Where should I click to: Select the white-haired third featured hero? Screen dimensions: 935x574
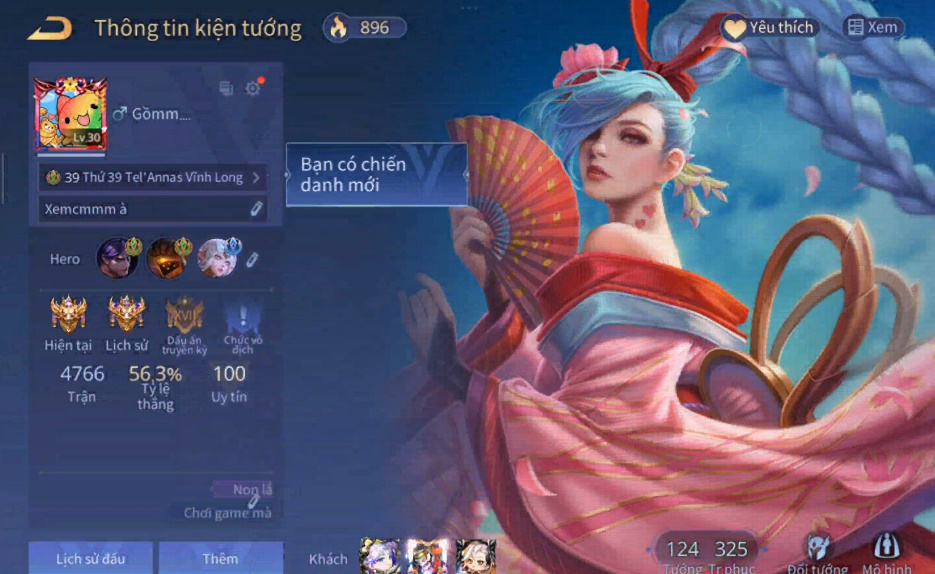(217, 258)
